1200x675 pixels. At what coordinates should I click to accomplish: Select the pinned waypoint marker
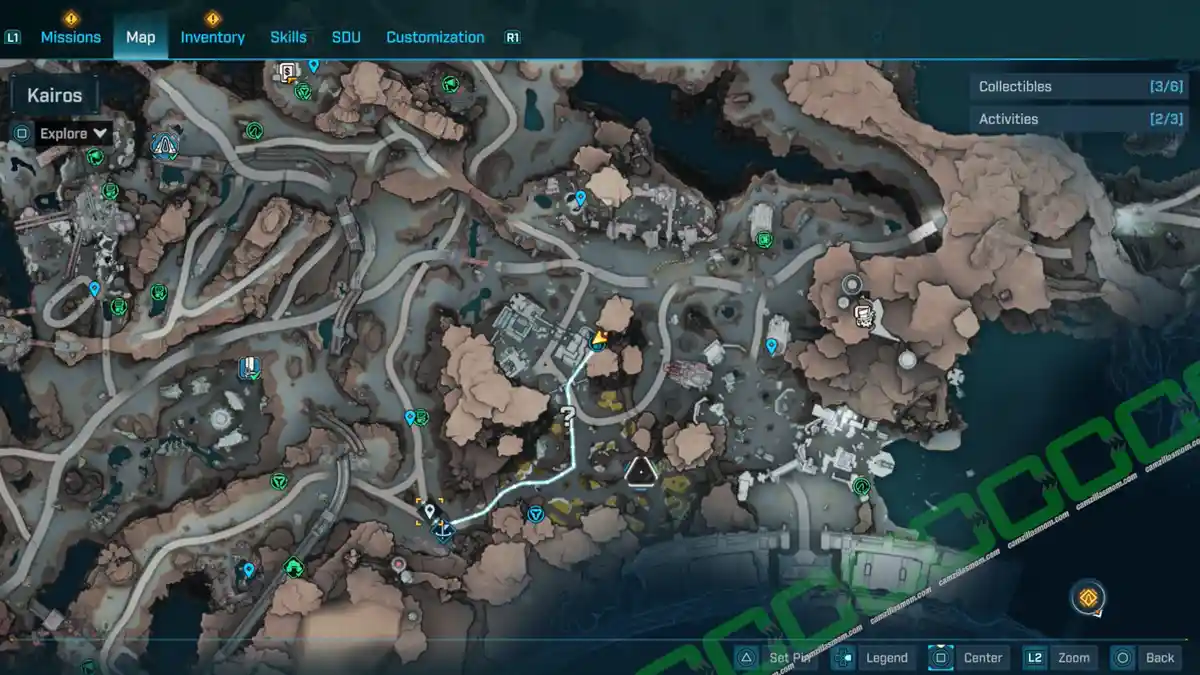point(430,512)
